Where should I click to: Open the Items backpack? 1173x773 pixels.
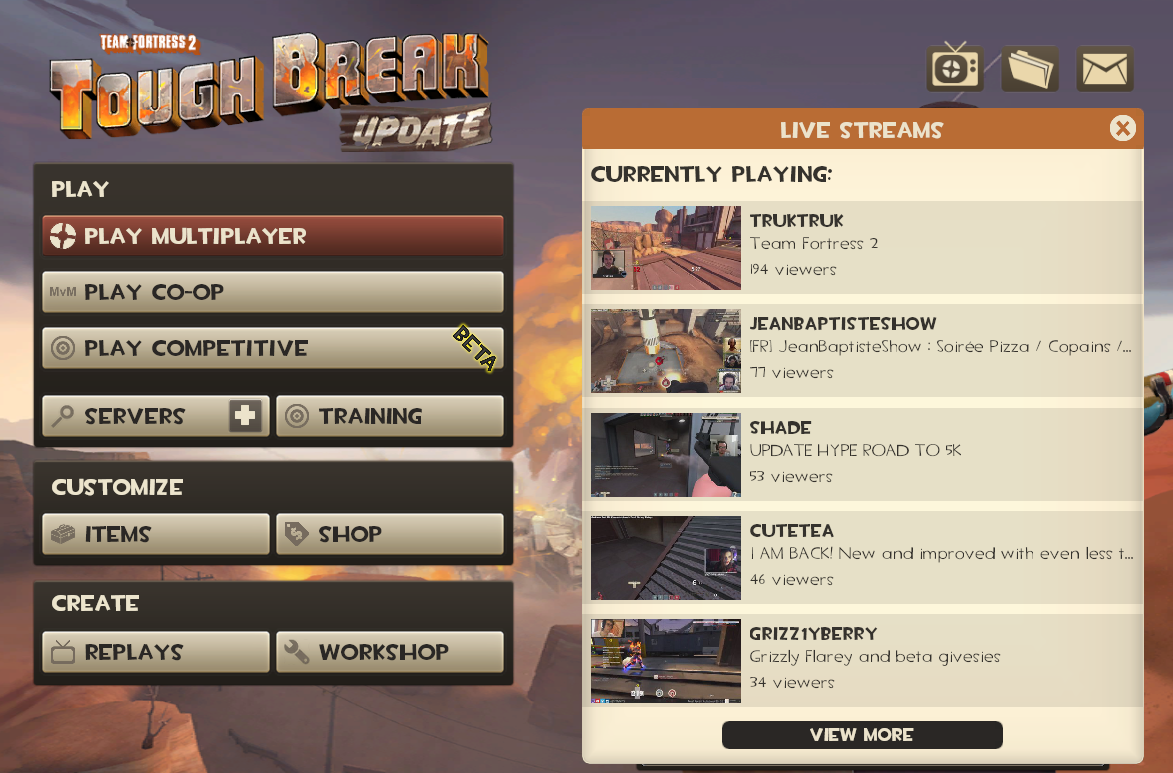156,534
